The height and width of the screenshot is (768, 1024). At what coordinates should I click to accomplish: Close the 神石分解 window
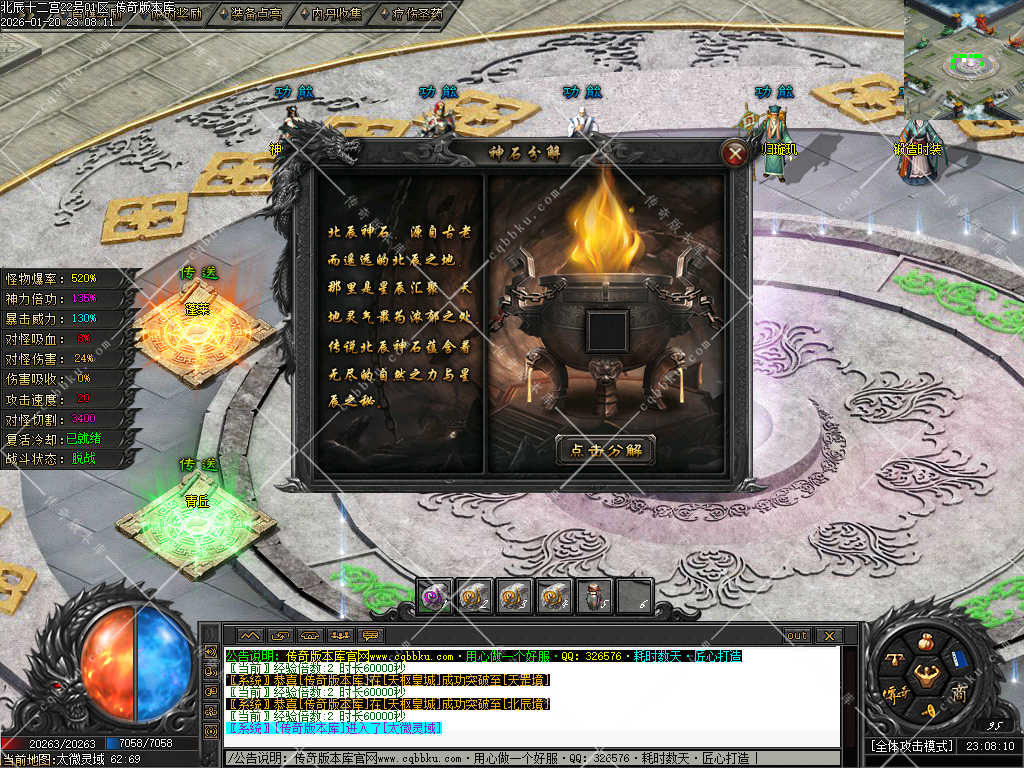735,153
